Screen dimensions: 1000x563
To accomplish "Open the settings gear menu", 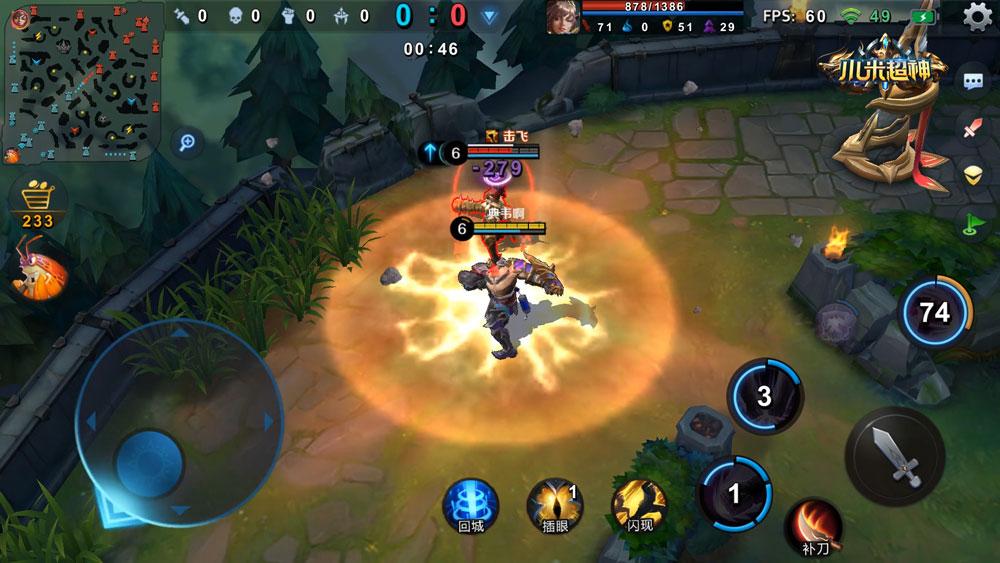I will click(x=977, y=16).
